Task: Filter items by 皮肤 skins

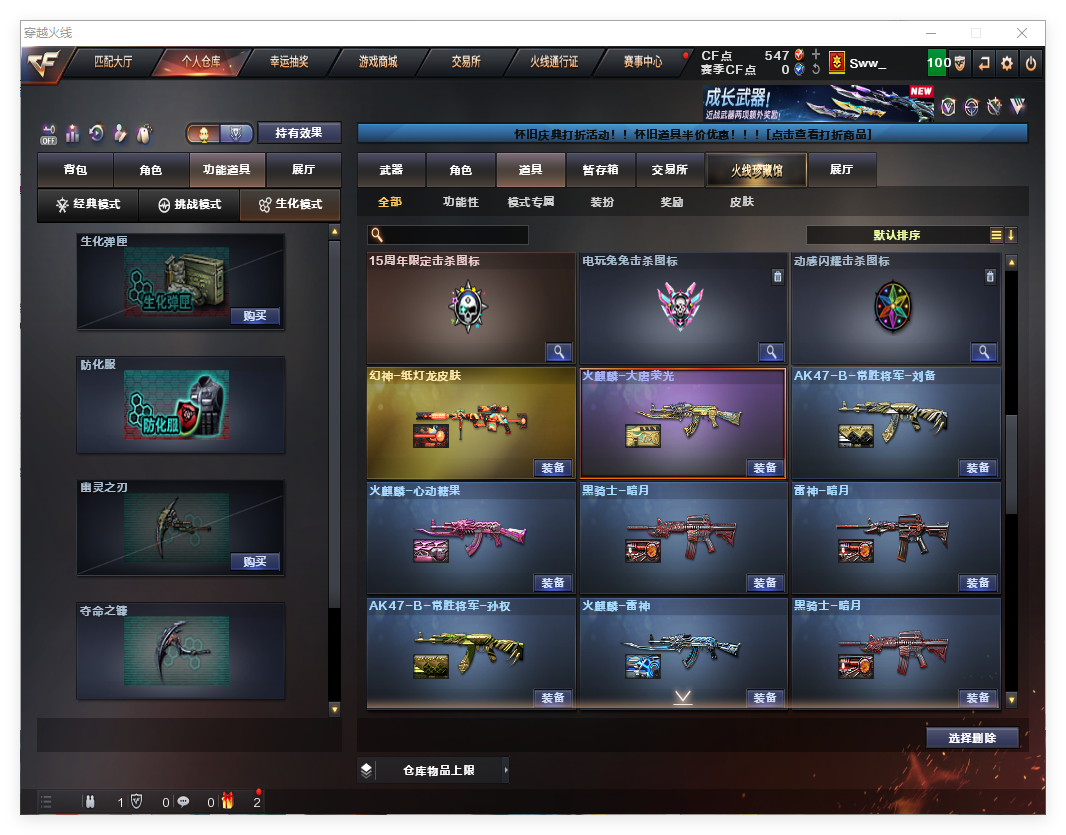Action: 741,202
